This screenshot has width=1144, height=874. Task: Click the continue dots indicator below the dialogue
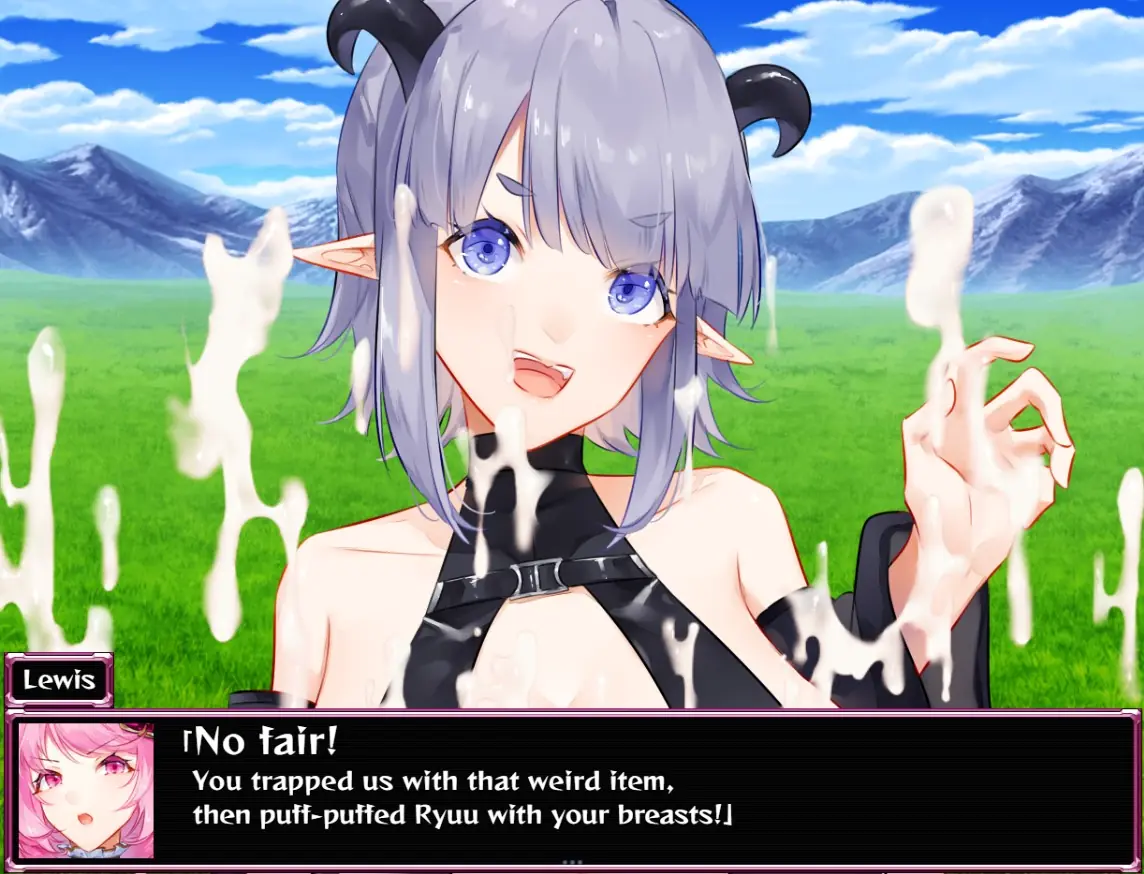pos(572,861)
